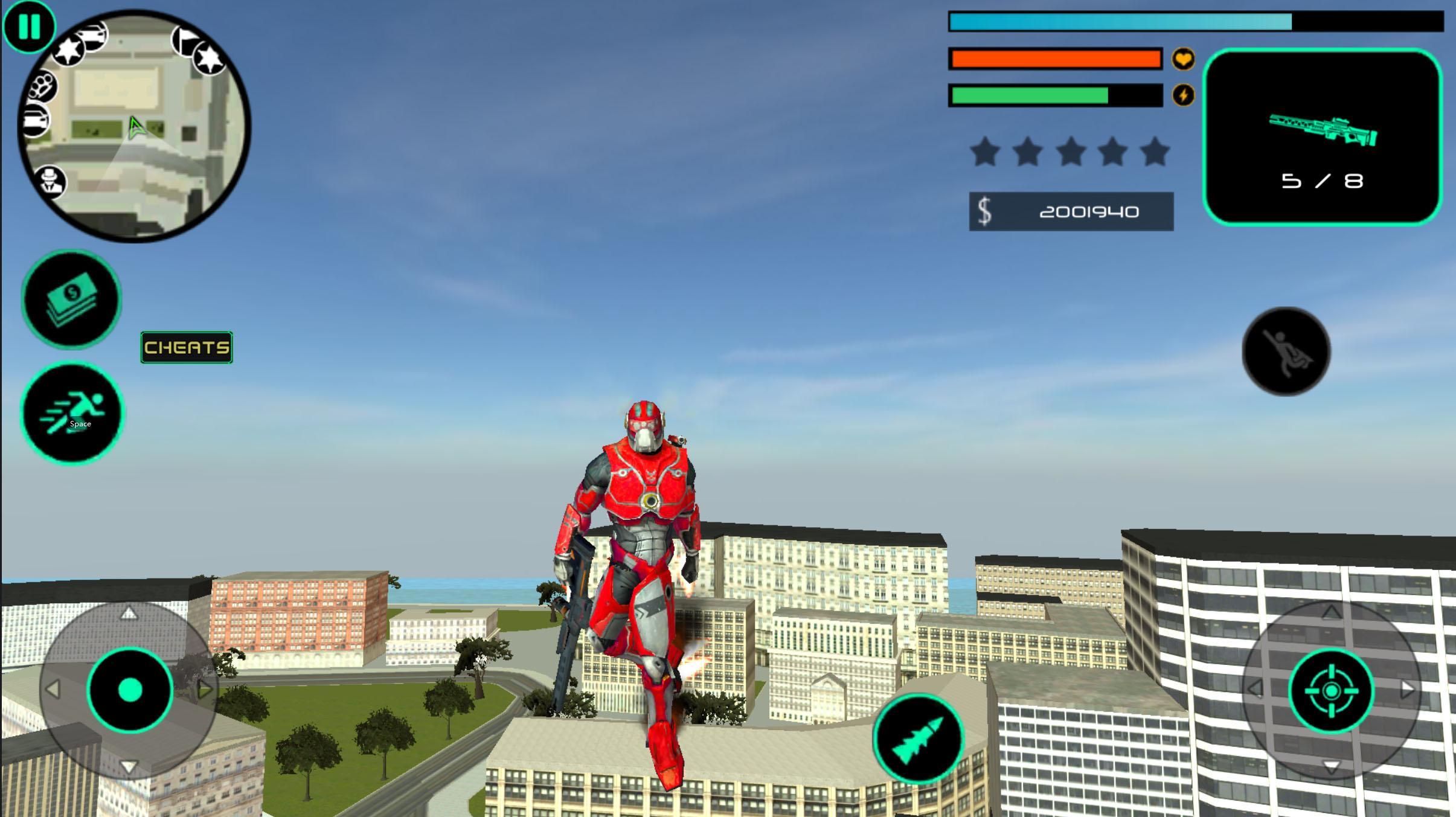Open the CHEATS menu
This screenshot has width=1456, height=817.
click(x=185, y=347)
